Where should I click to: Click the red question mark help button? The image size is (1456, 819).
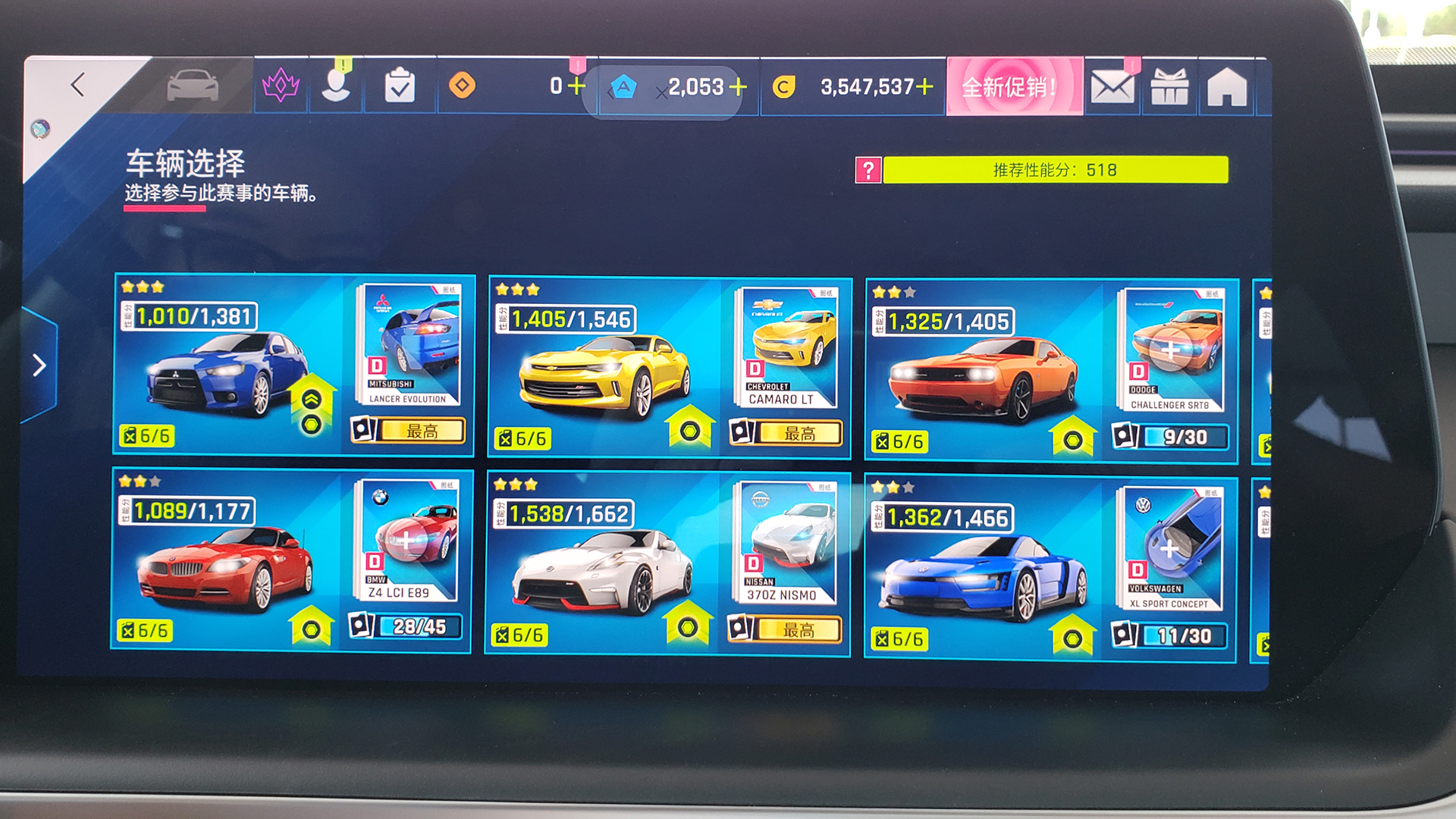[868, 170]
